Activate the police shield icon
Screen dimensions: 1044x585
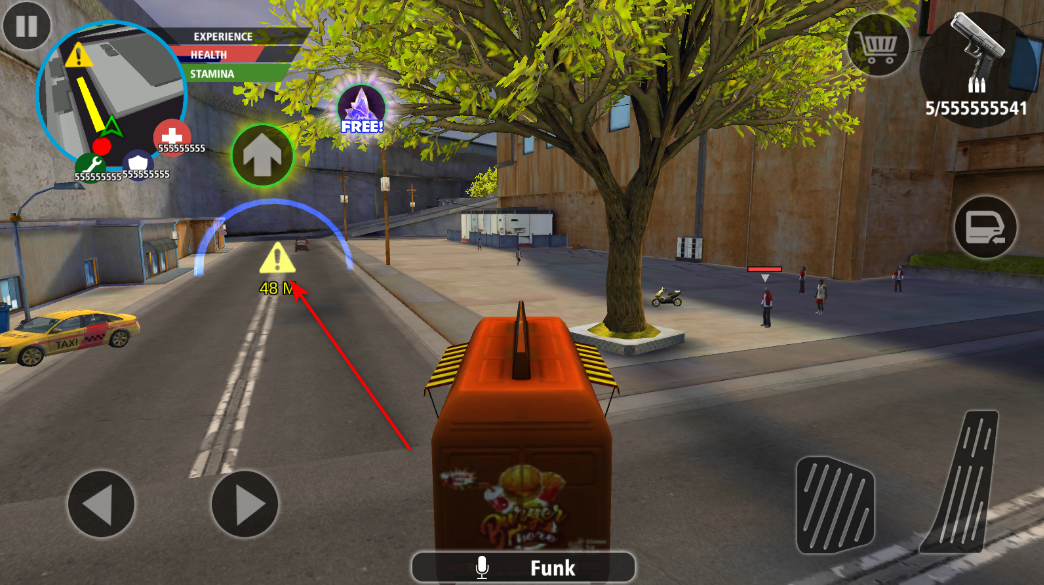[x=137, y=164]
